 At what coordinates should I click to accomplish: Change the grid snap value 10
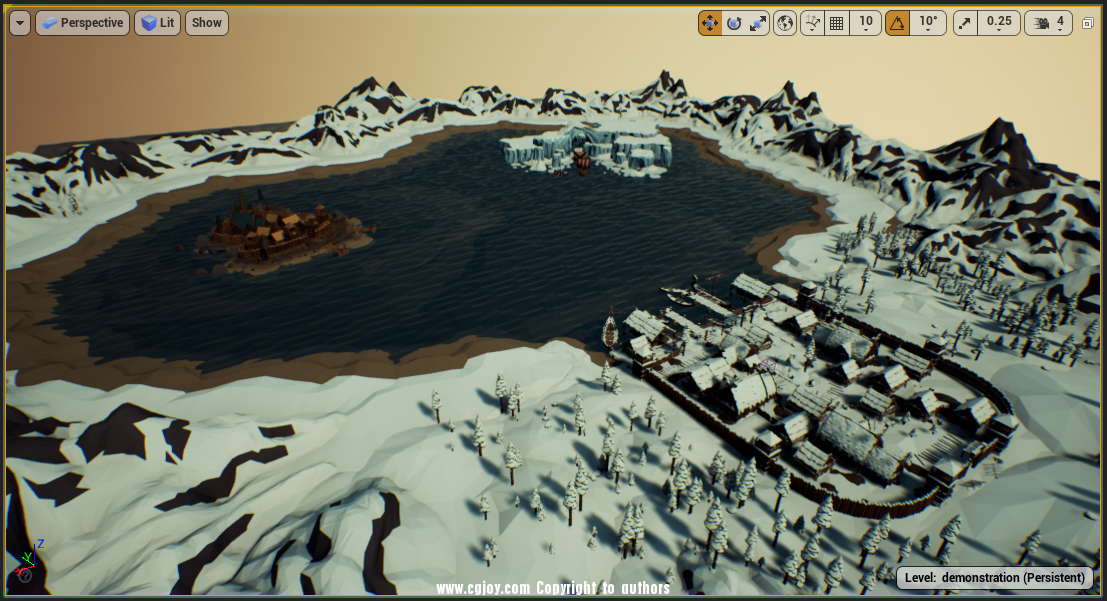[x=866, y=23]
